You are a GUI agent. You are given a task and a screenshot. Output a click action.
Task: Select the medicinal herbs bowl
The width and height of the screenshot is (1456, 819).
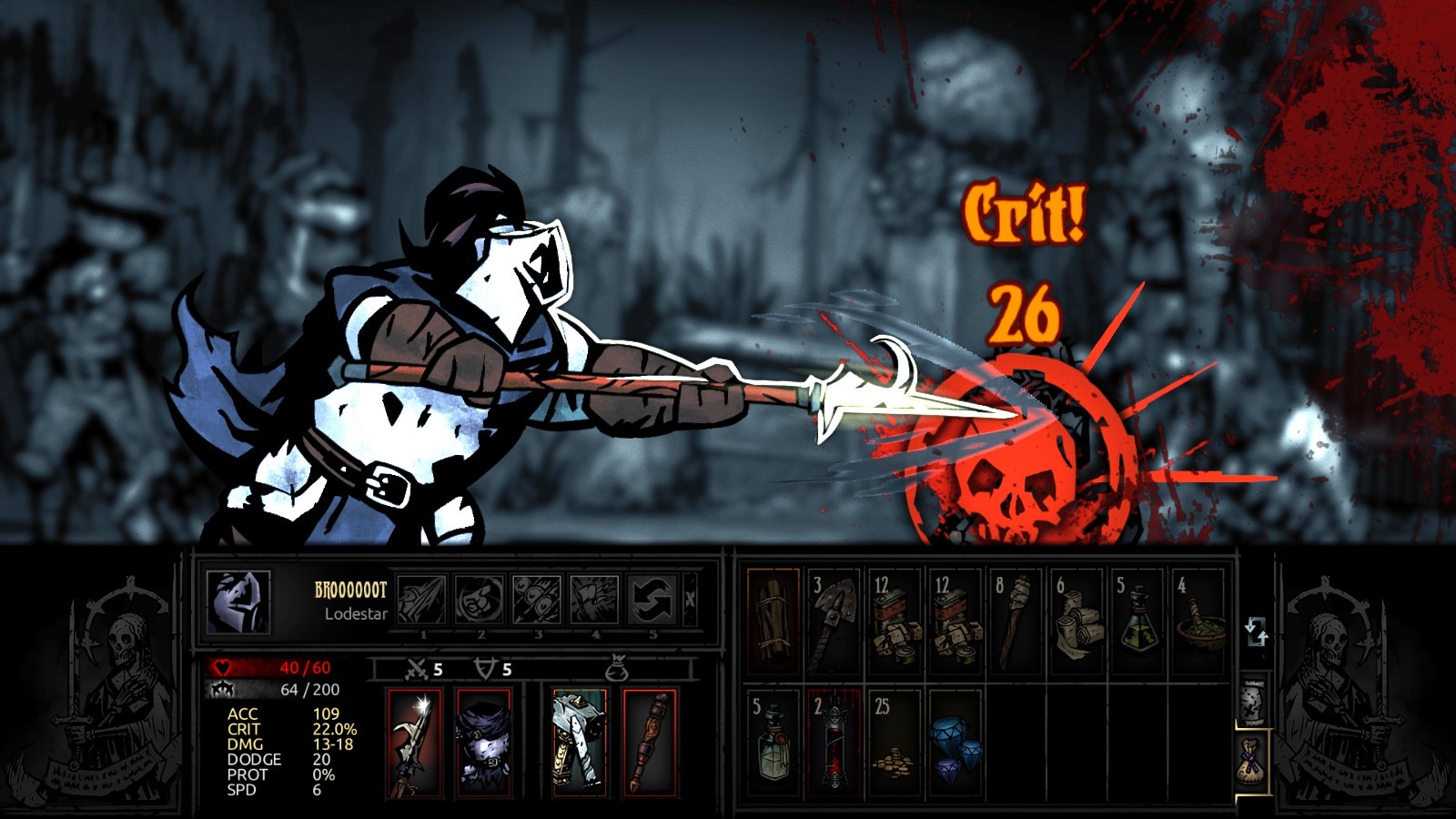[1198, 622]
